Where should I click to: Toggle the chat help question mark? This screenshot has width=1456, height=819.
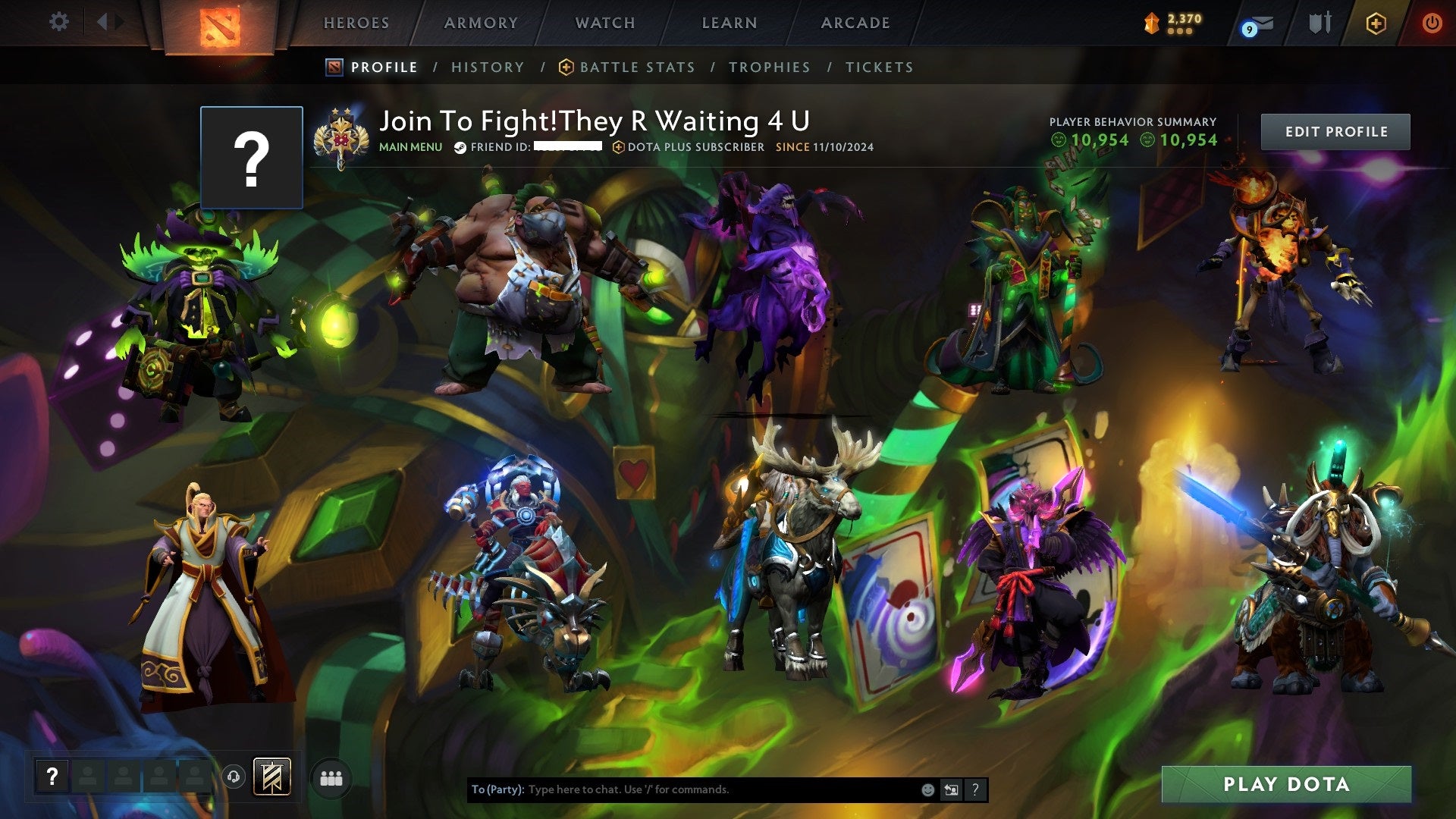[x=975, y=789]
